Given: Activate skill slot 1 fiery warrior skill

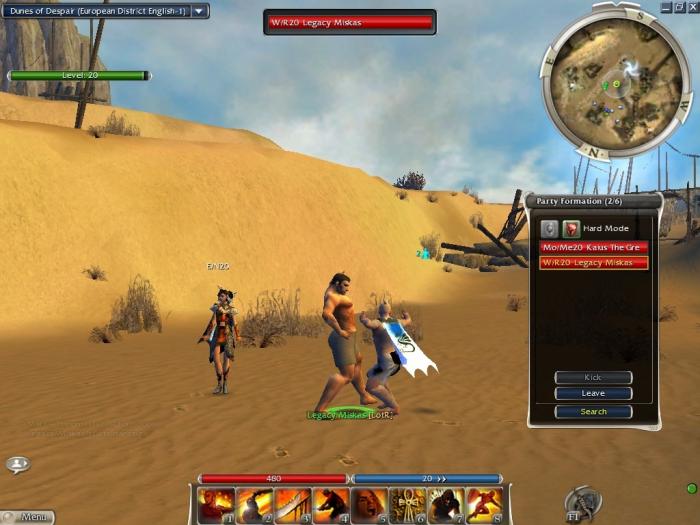Looking at the screenshot, I should (x=216, y=505).
